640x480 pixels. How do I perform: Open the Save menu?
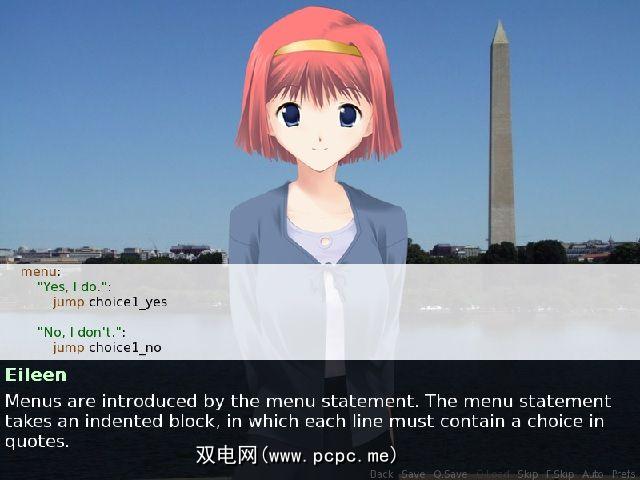coord(413,473)
